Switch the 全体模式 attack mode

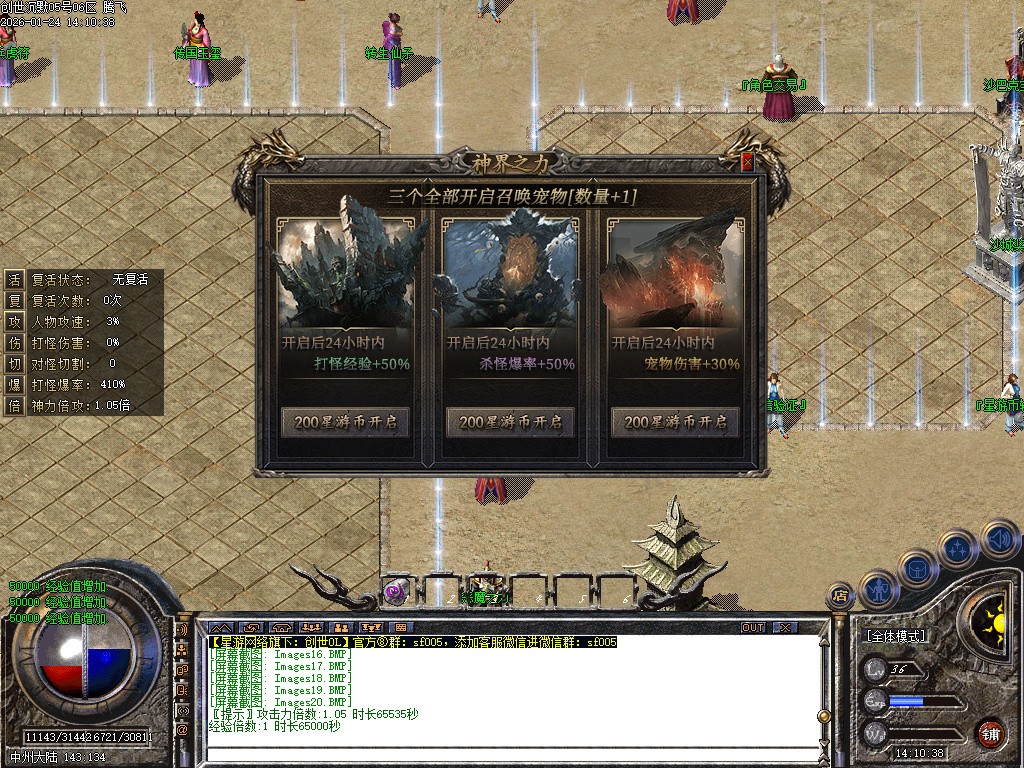click(895, 635)
